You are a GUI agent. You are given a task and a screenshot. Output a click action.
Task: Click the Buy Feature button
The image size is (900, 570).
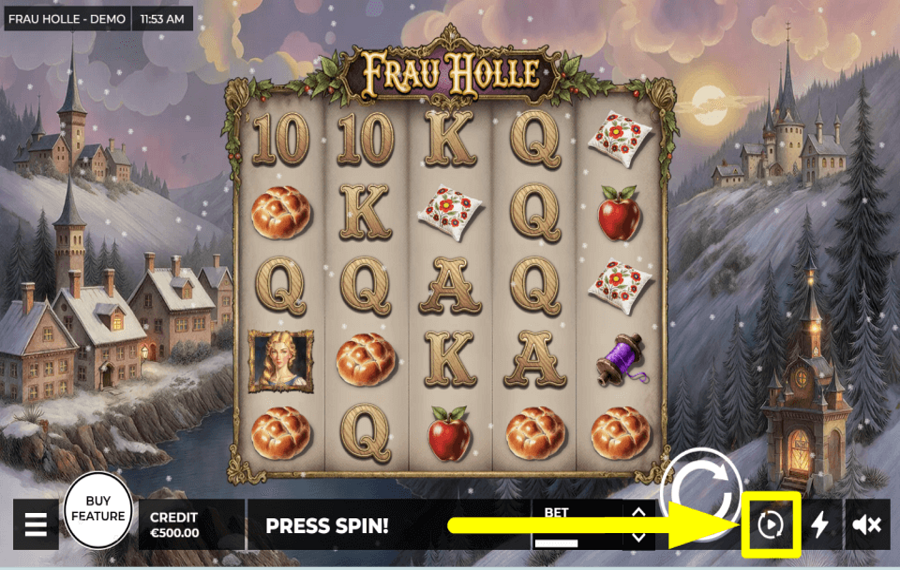pos(98,510)
